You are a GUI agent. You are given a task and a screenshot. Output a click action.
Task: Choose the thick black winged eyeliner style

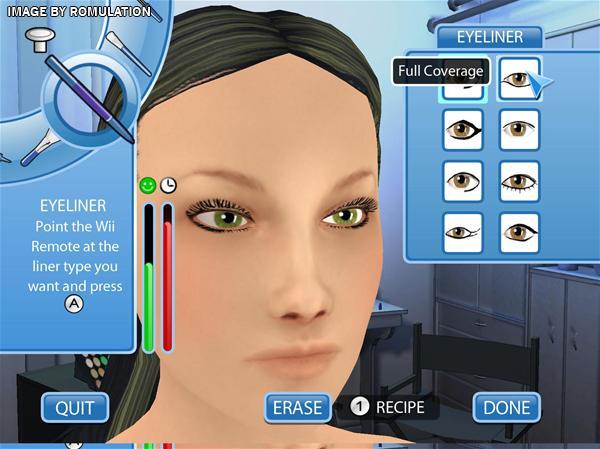click(x=463, y=130)
